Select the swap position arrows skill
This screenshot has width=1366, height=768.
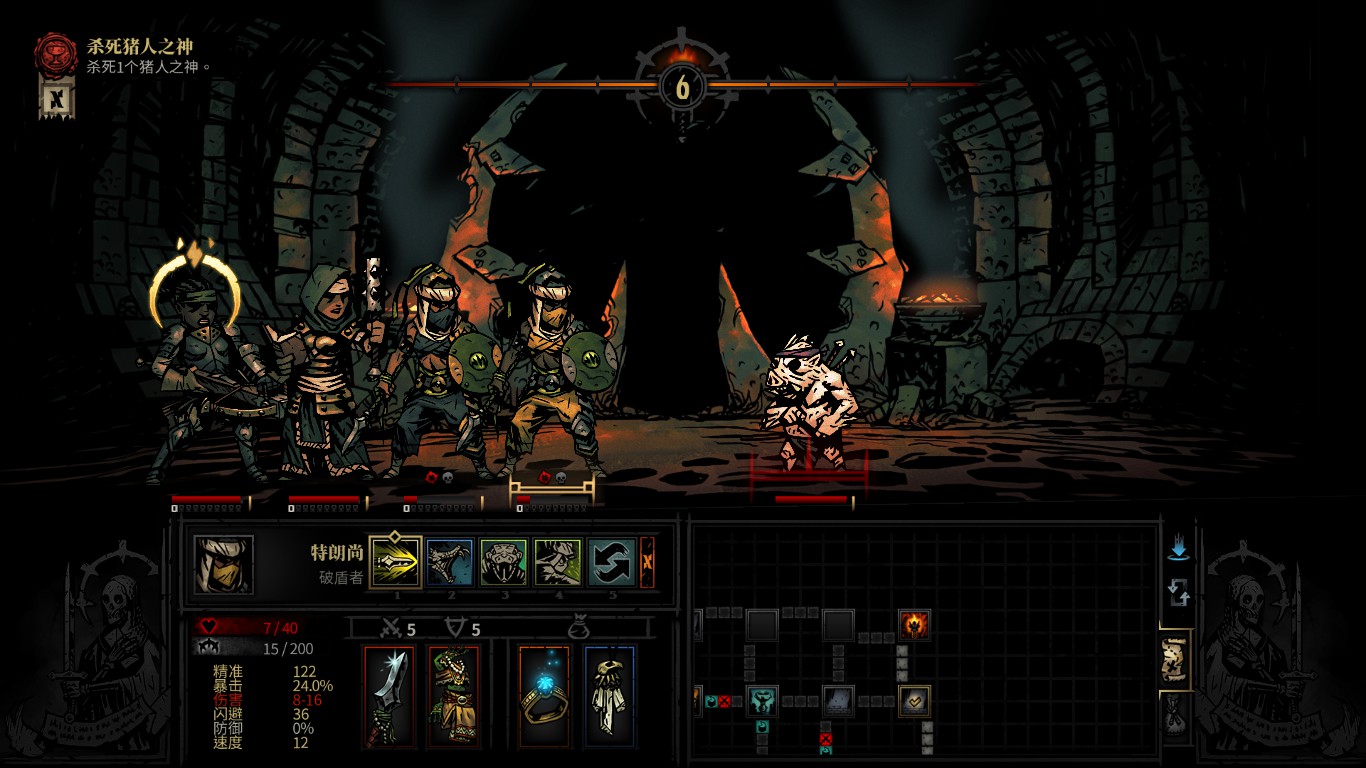[x=611, y=562]
